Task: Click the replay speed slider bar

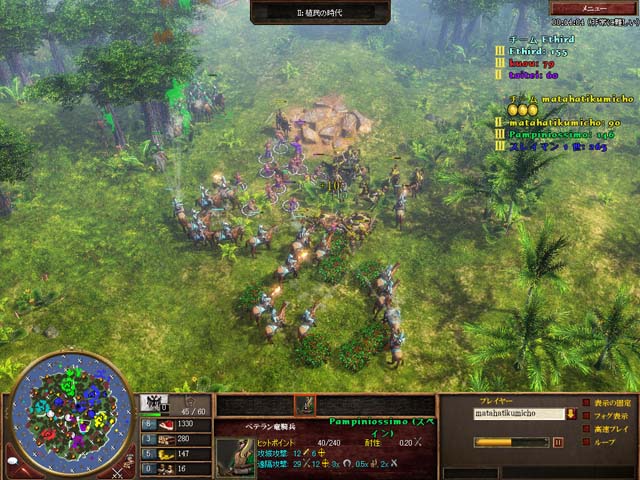Action: click(511, 442)
